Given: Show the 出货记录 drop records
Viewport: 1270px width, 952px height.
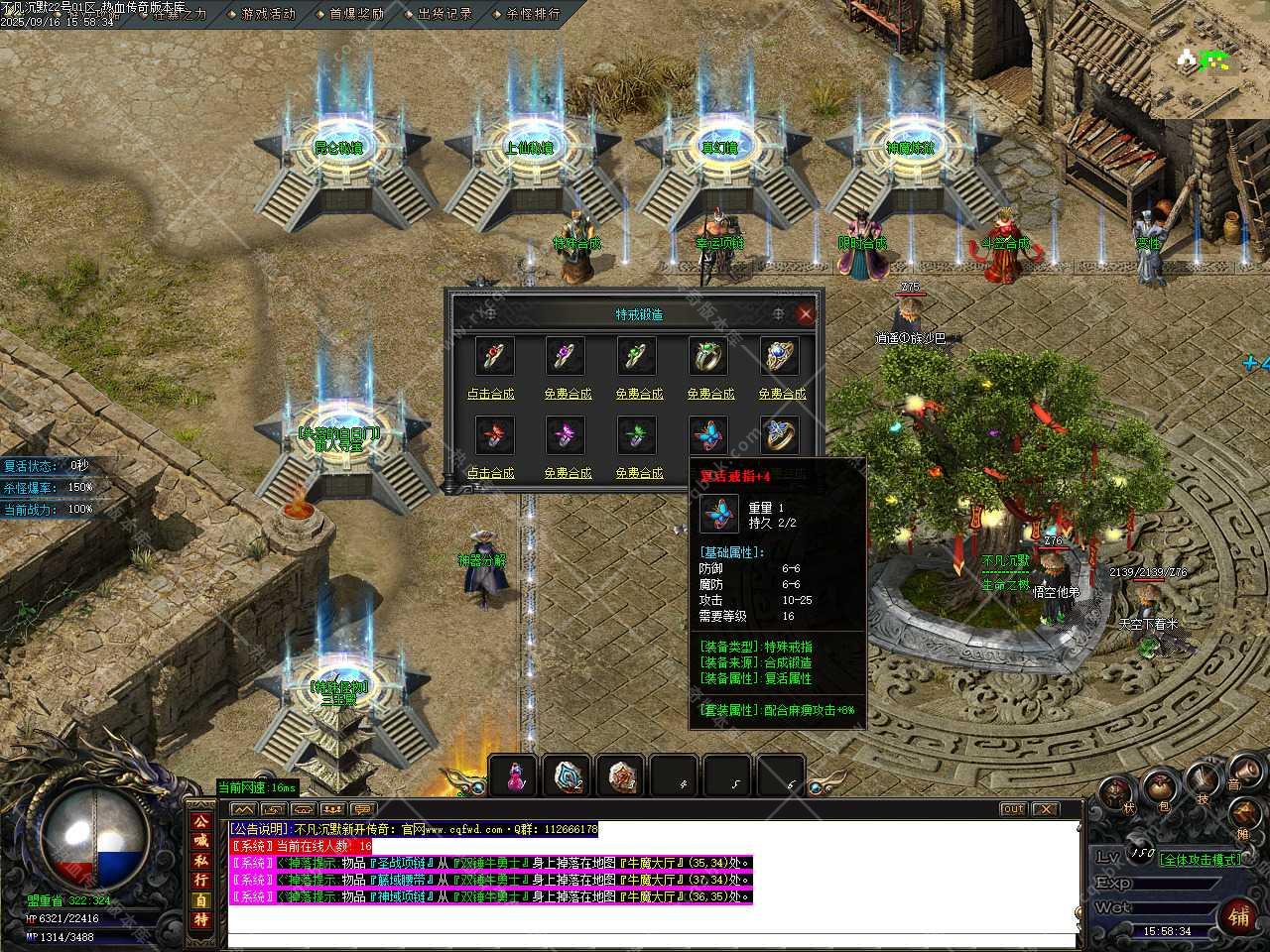Looking at the screenshot, I should (444, 14).
